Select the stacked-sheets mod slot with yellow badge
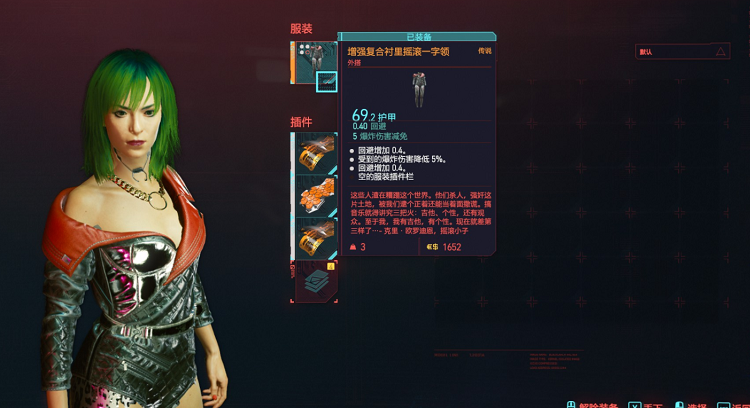The image size is (750, 408). coord(315,281)
